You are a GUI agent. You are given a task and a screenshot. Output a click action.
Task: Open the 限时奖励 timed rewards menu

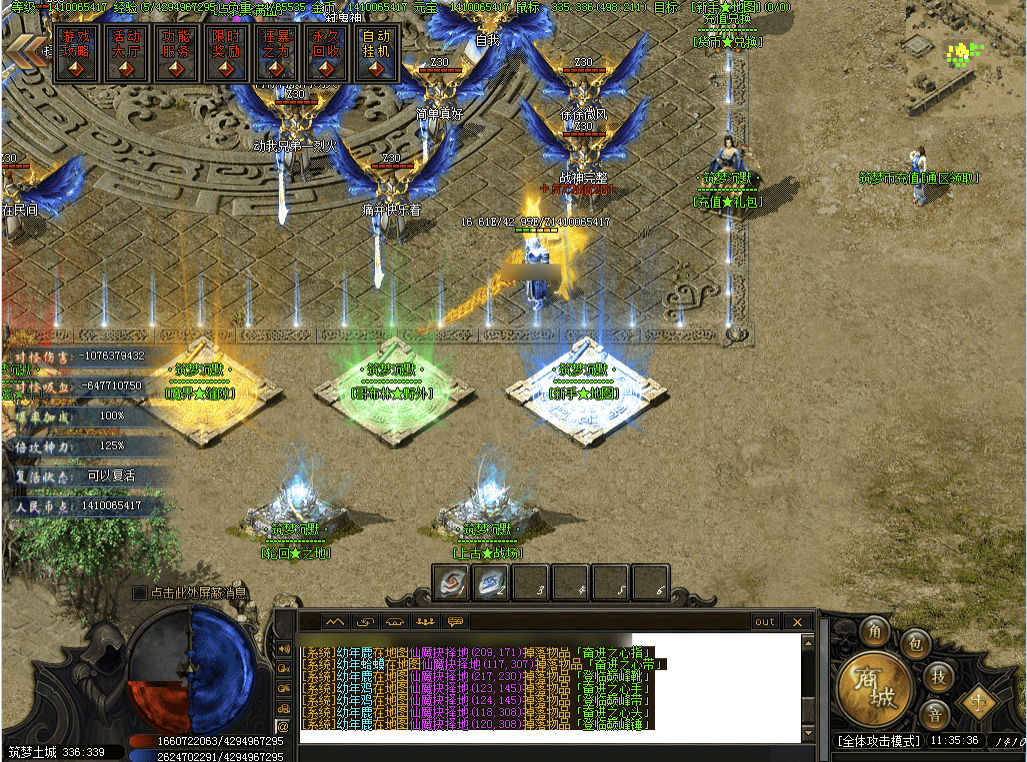tap(226, 53)
